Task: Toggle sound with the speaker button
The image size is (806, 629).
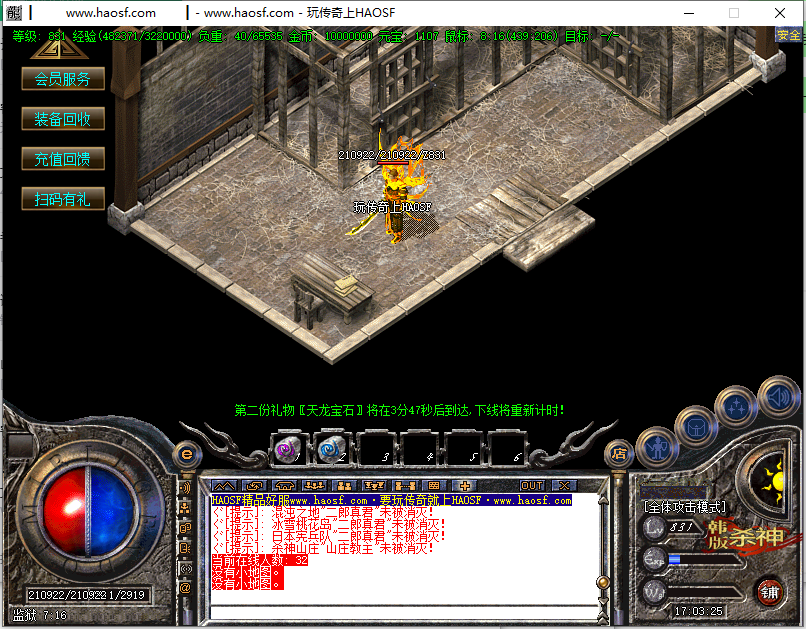Action: [x=778, y=395]
